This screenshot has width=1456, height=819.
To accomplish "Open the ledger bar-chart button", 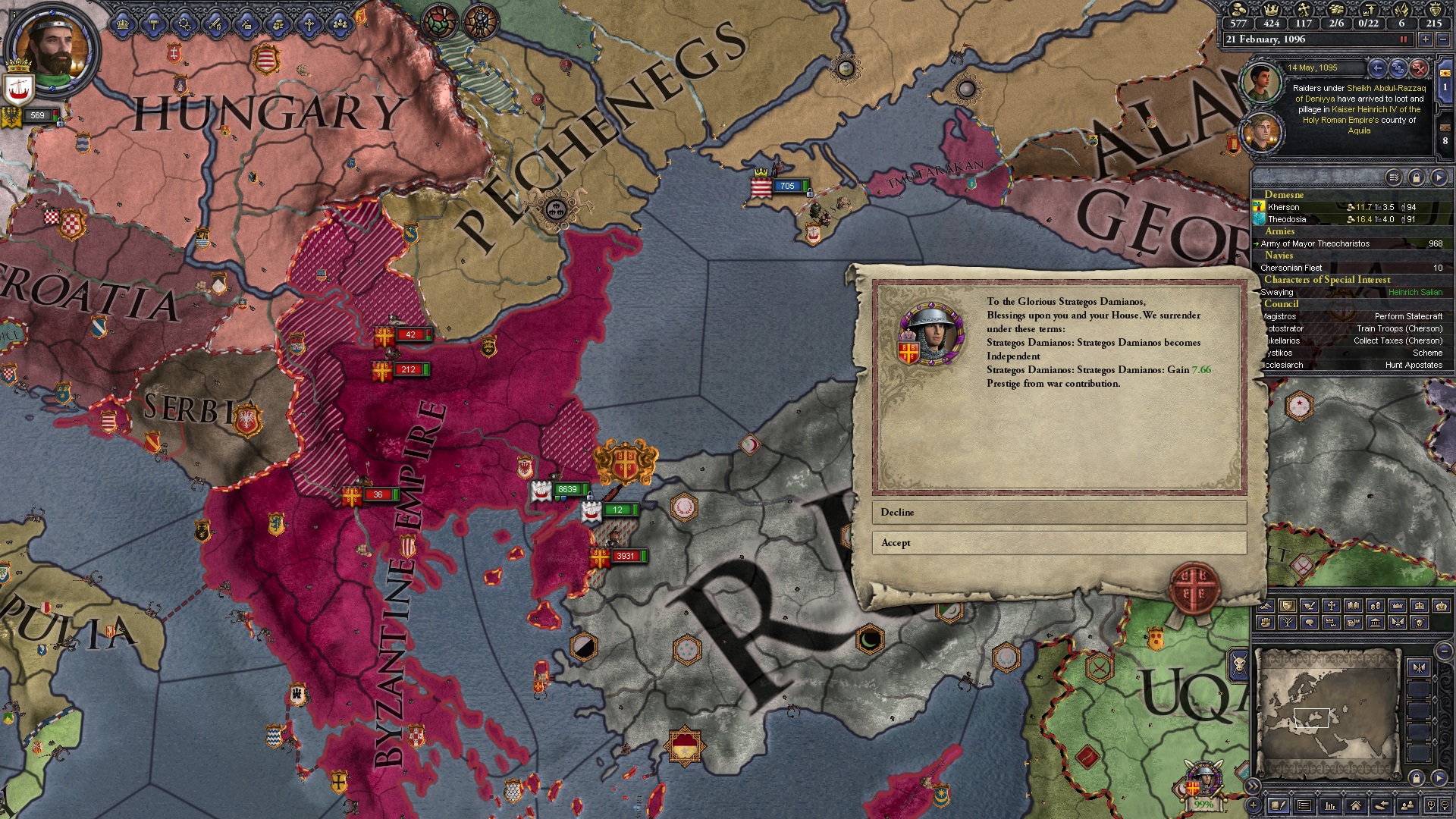I will 1330,805.
